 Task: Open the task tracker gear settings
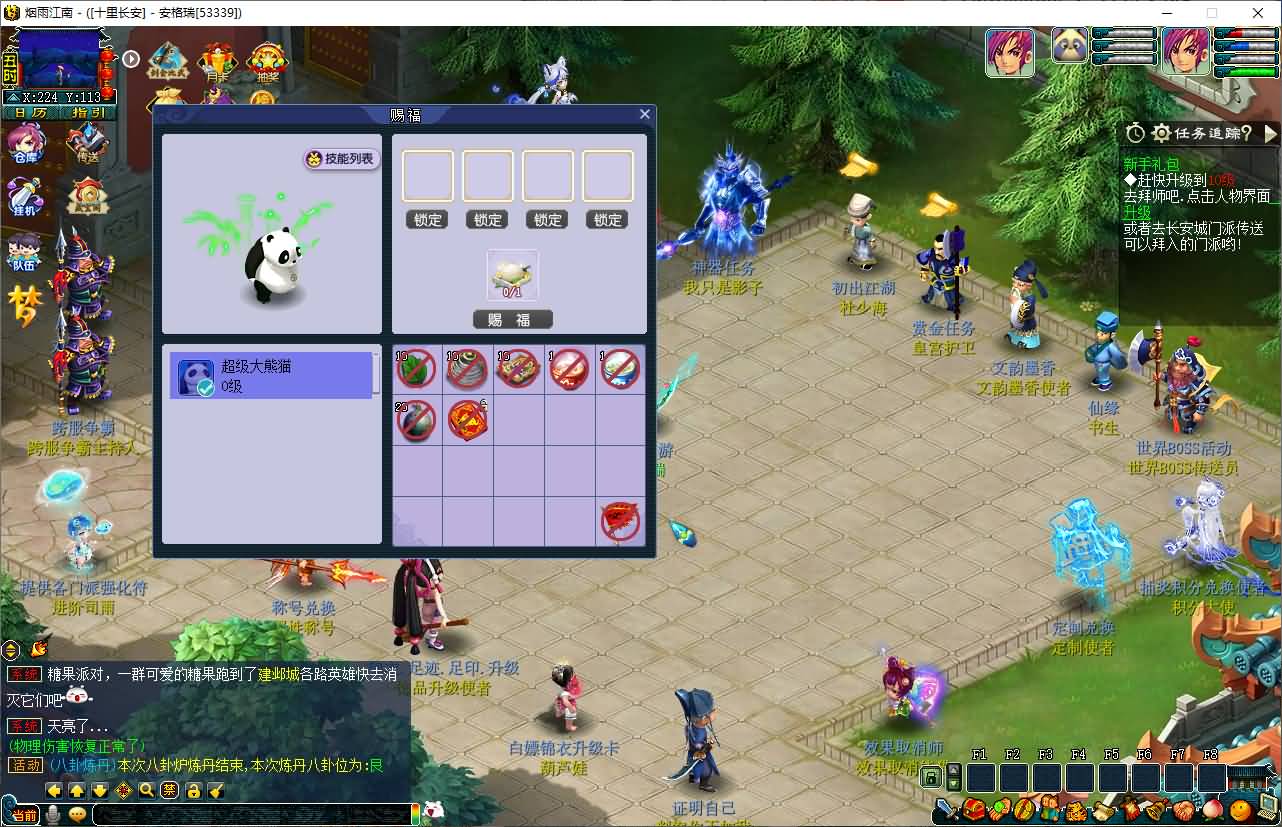point(1161,133)
